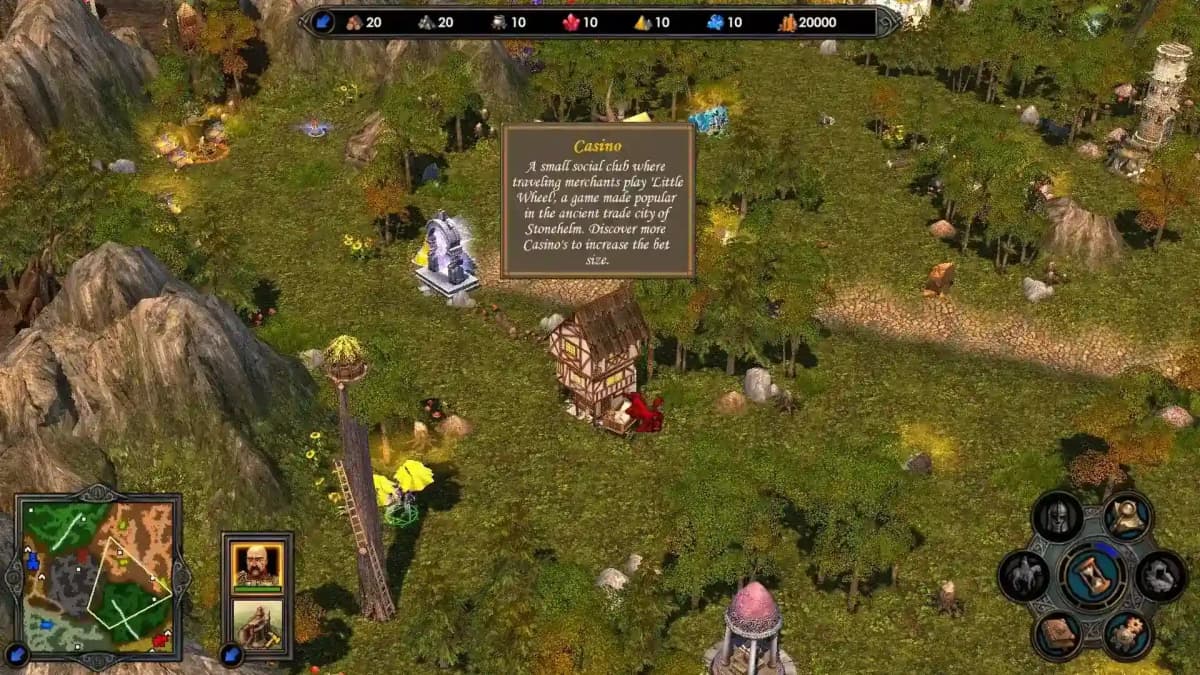Viewport: 1200px width, 675px height.
Task: Click the grey sleeping horse button
Action: (1161, 576)
